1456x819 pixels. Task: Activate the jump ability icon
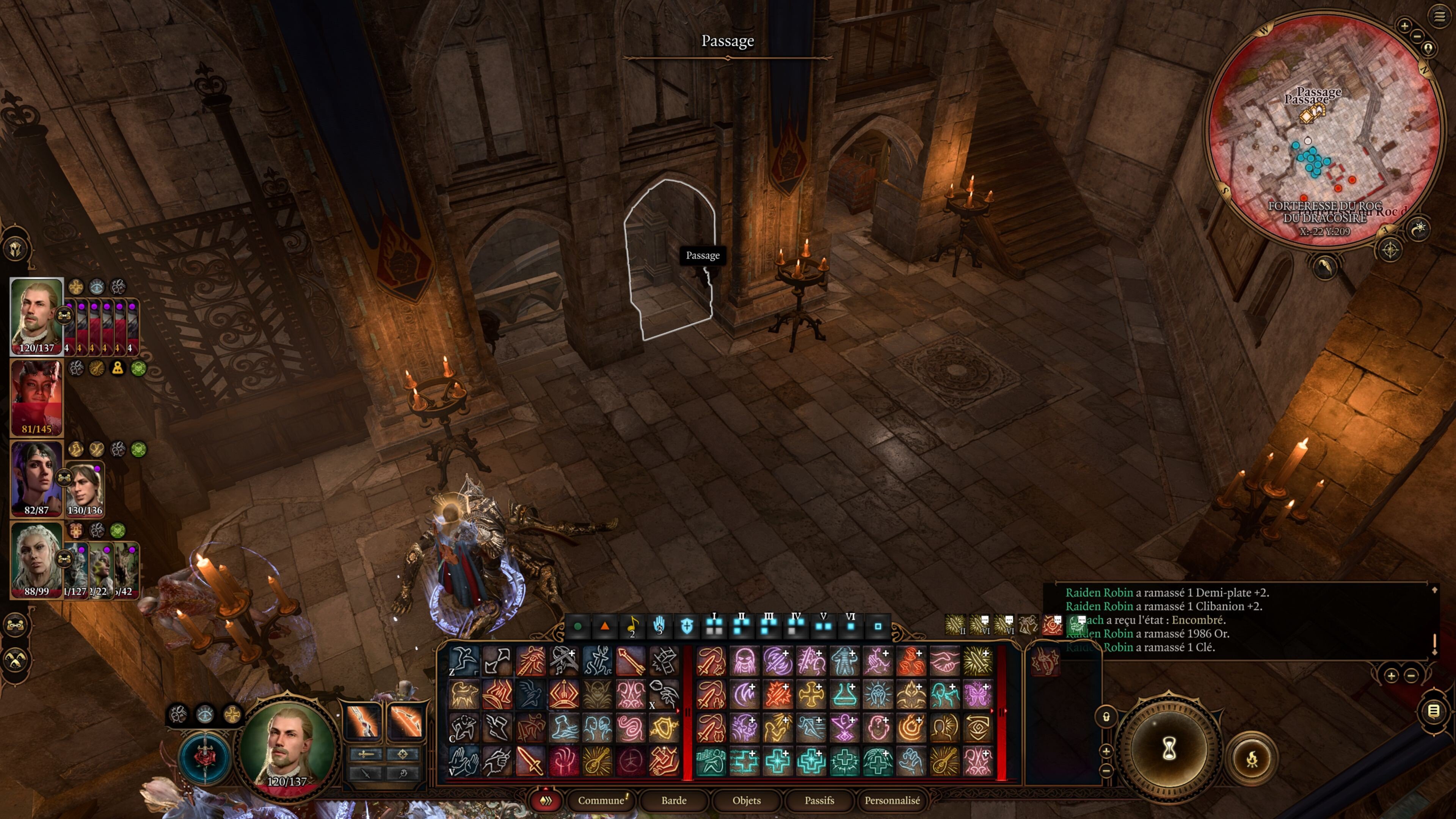(463, 660)
